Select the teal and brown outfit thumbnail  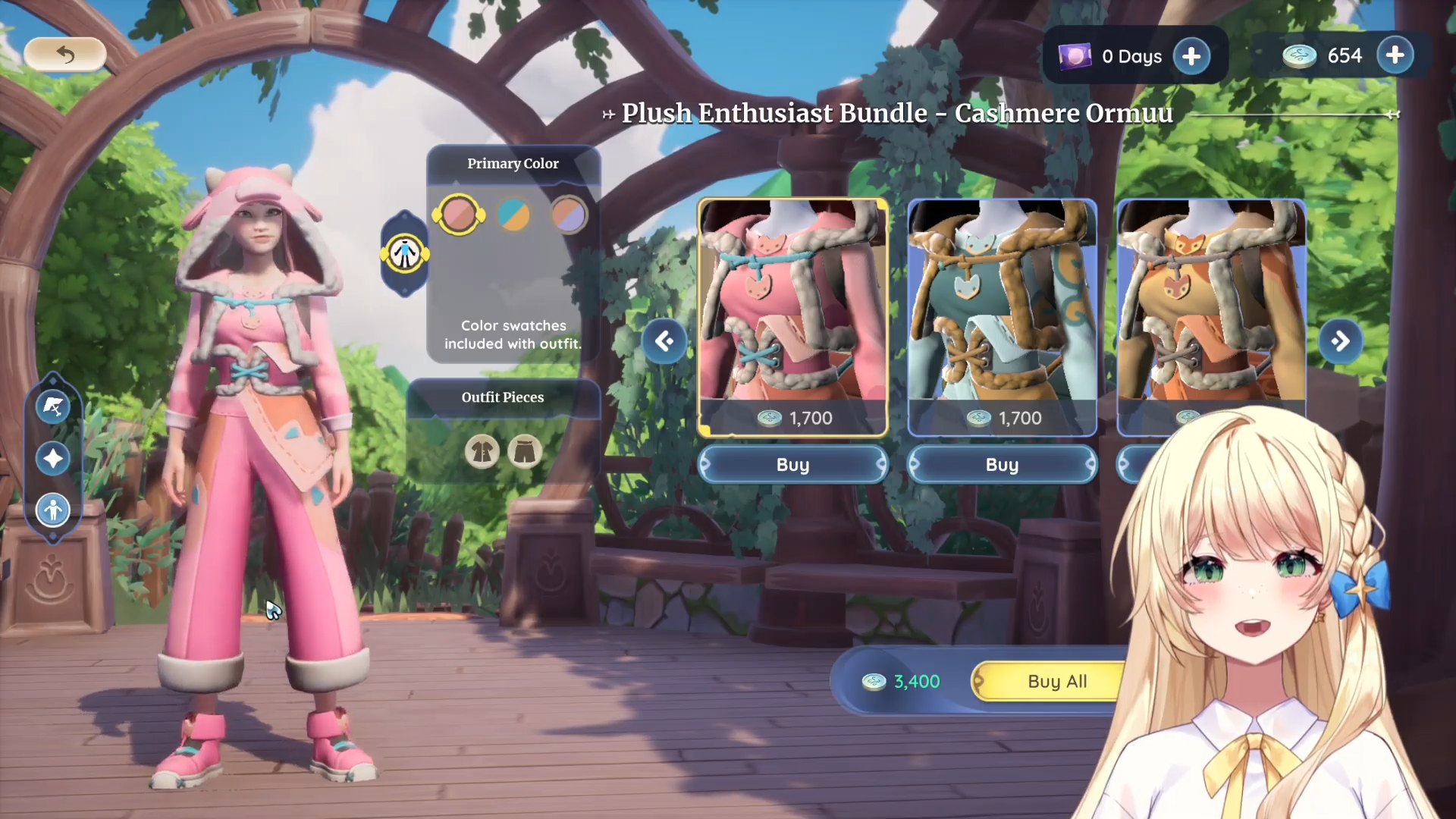[x=1002, y=303]
